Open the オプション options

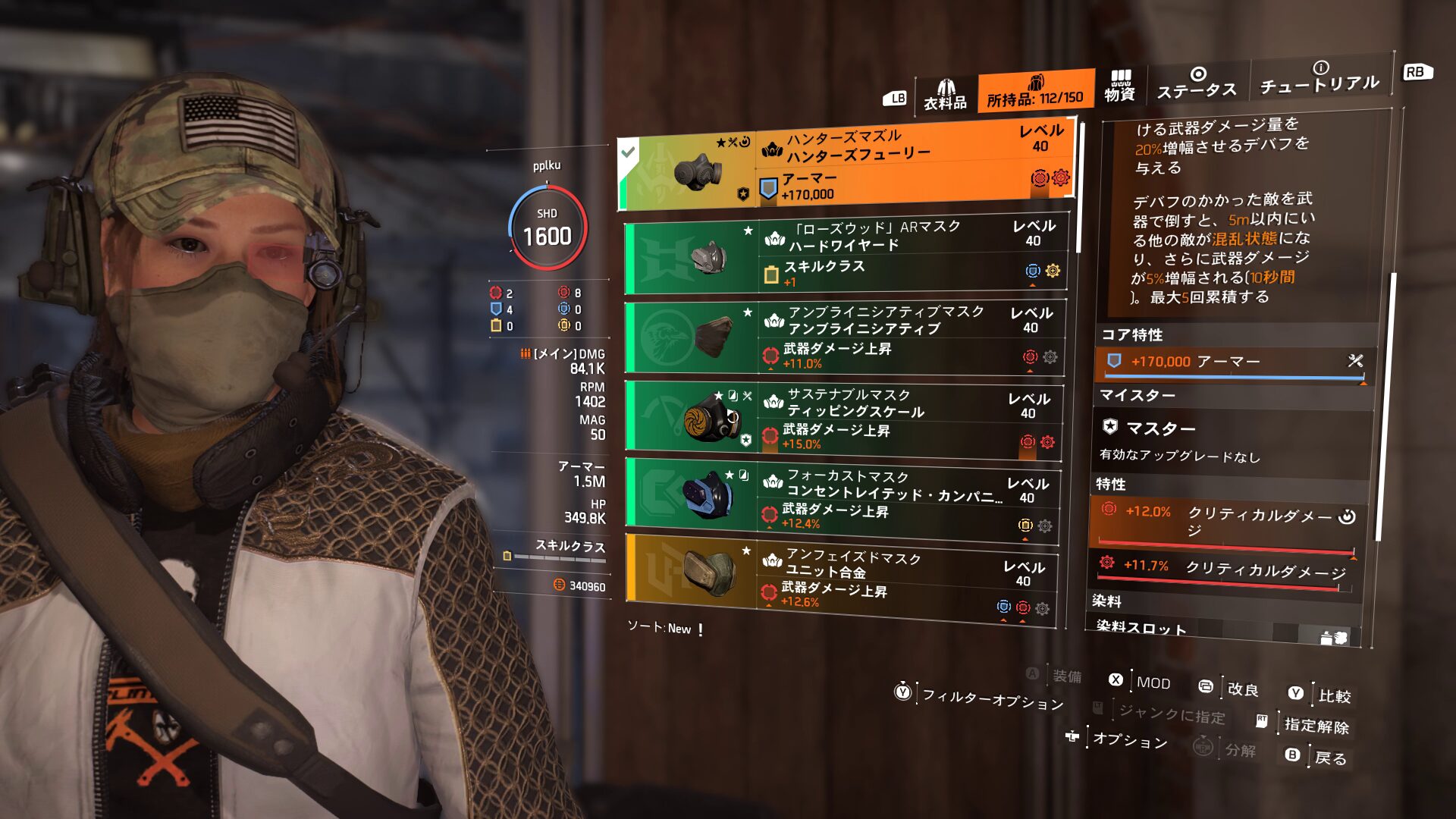click(1129, 740)
